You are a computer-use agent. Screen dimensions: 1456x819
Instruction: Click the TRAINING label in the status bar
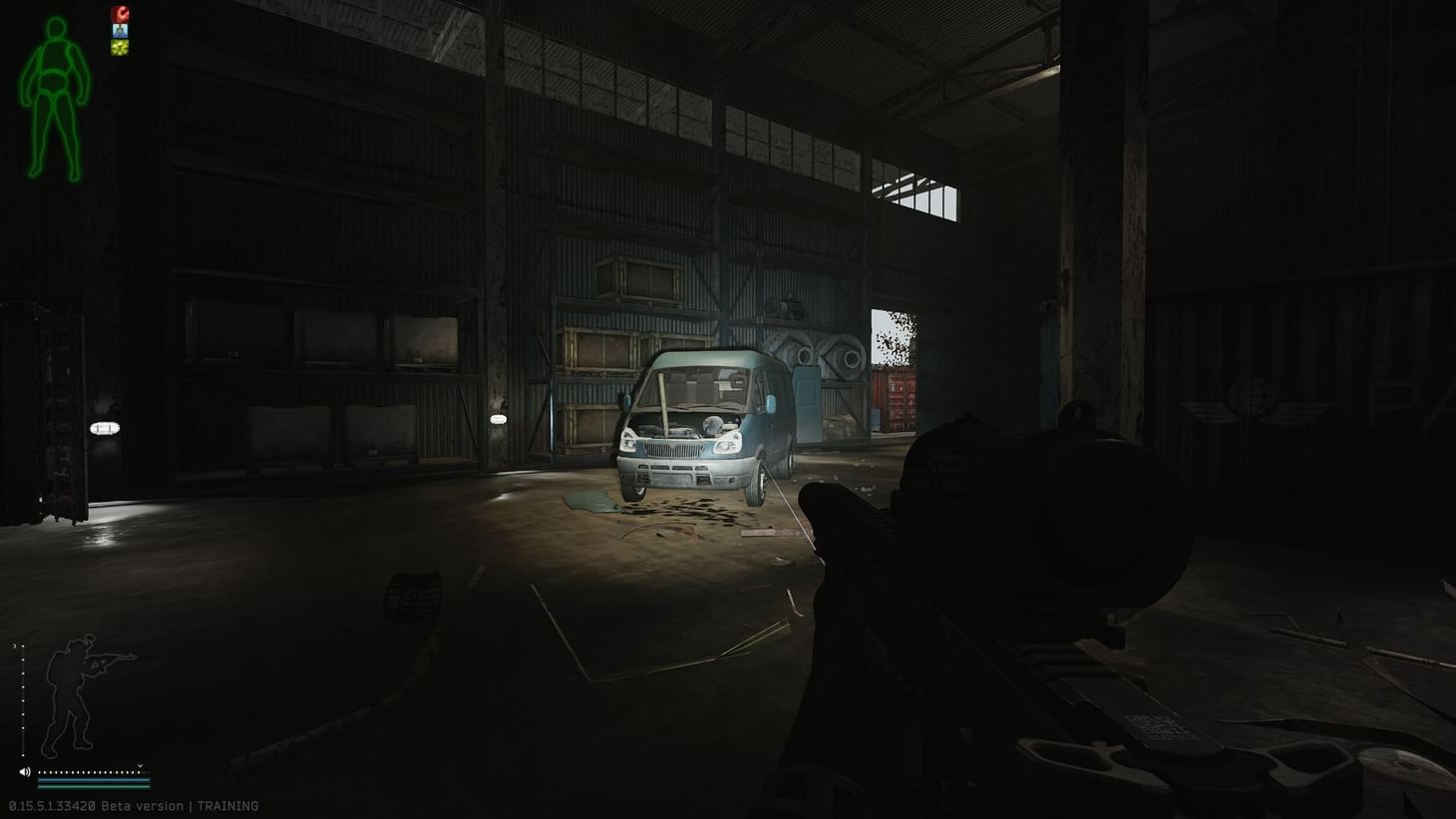229,805
